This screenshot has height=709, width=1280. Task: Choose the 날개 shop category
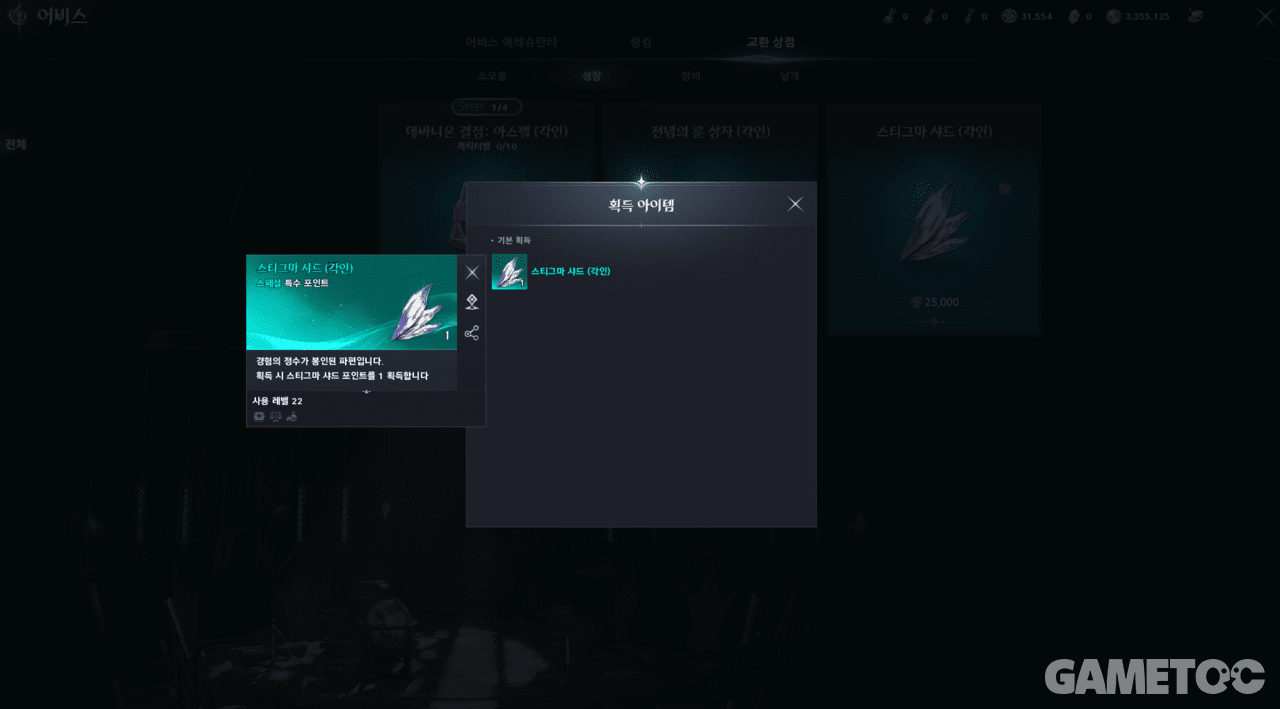(790, 76)
